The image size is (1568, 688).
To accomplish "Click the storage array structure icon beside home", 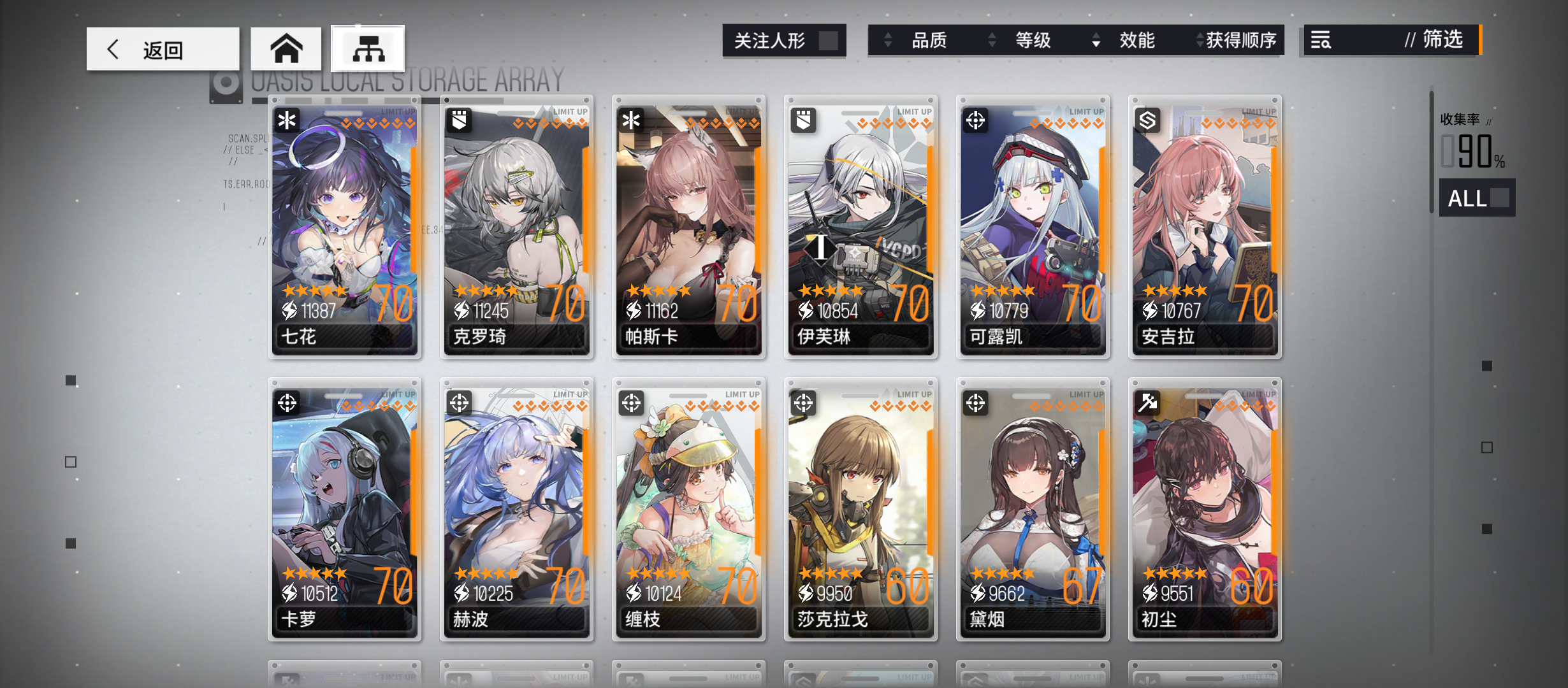I will [x=367, y=48].
